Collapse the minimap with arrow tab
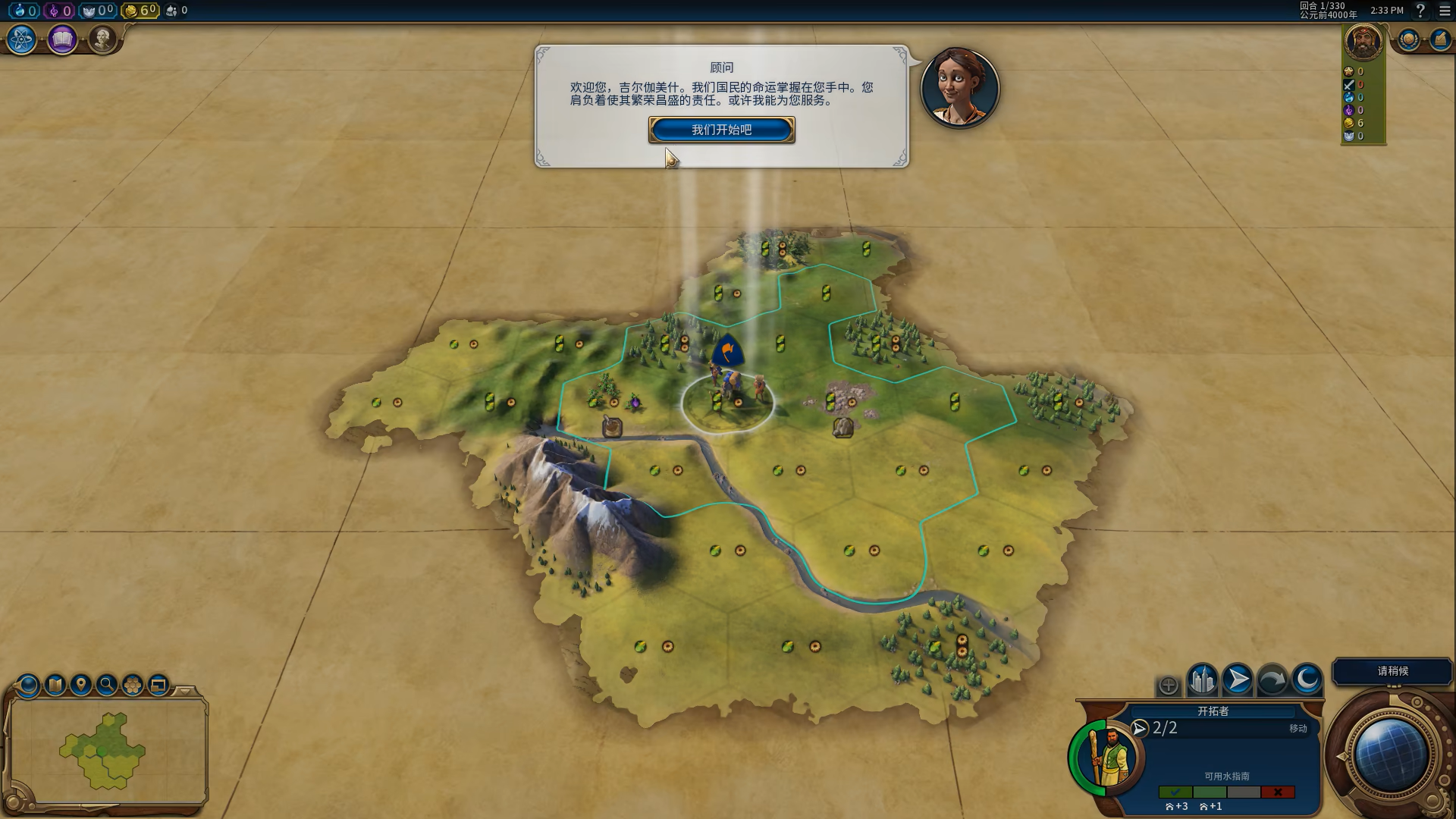The image size is (1456, 819). point(184,691)
